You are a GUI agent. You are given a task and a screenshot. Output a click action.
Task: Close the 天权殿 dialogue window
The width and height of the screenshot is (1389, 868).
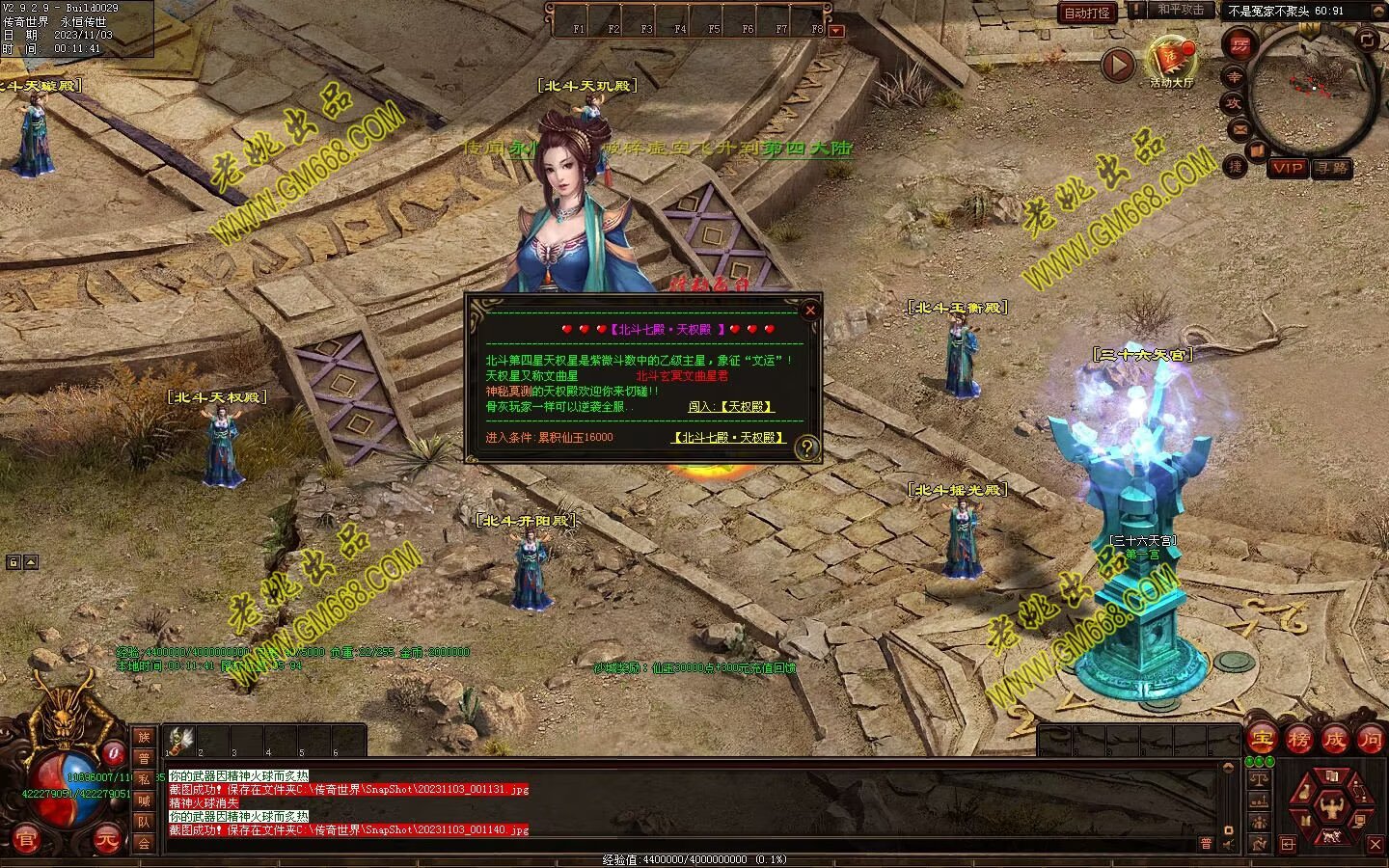(x=810, y=310)
